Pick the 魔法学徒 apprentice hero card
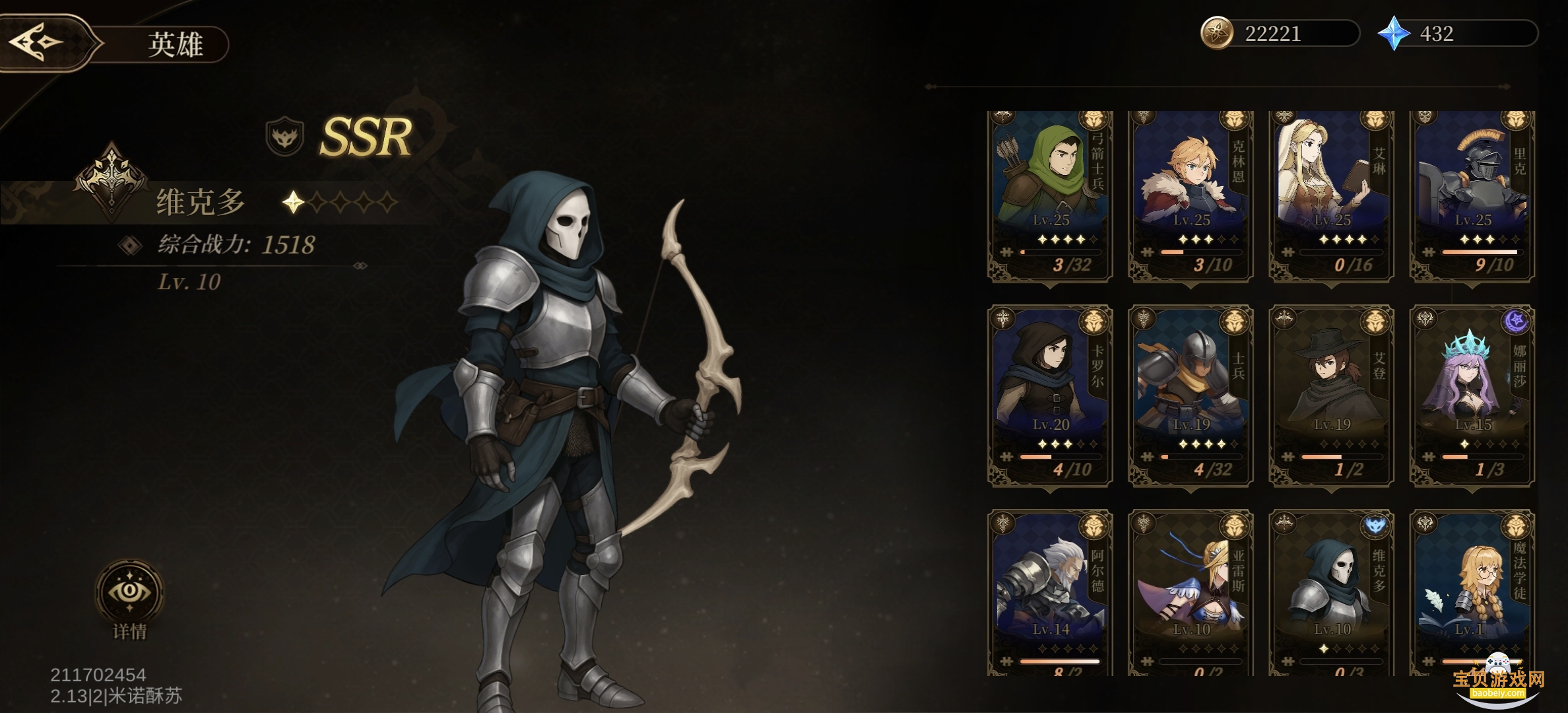Viewport: 1568px width, 713px height. [1472, 591]
